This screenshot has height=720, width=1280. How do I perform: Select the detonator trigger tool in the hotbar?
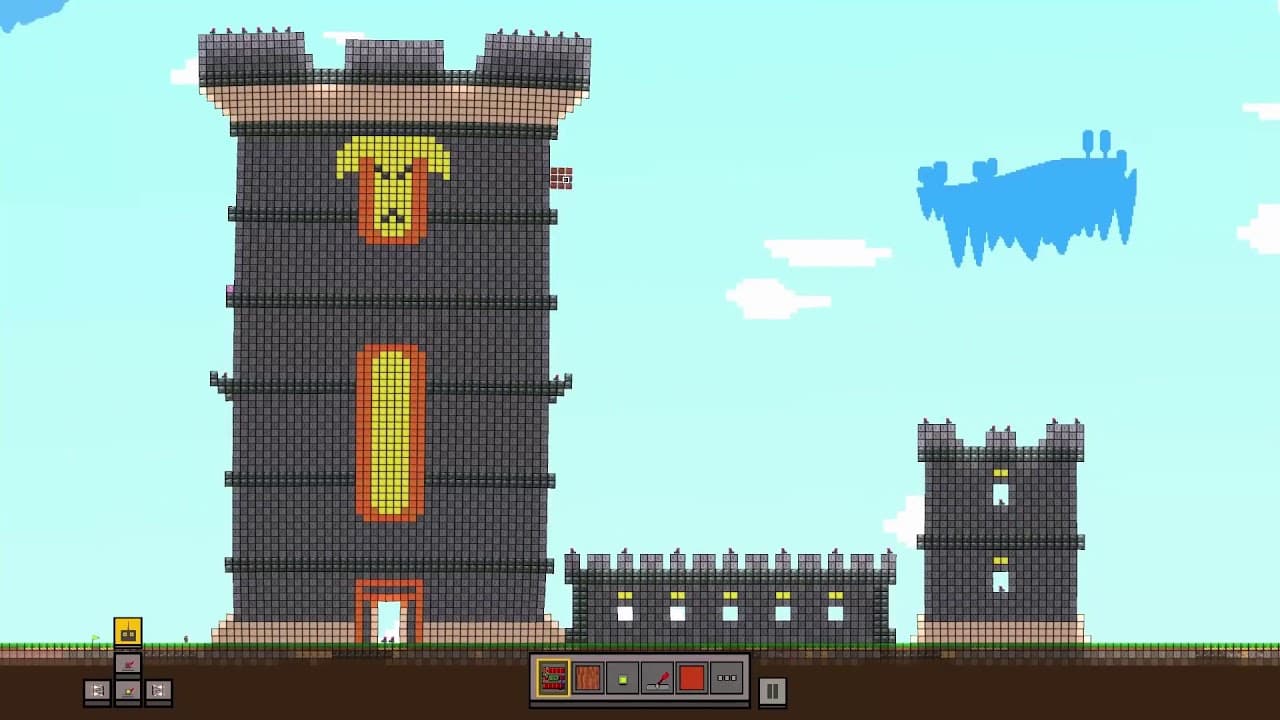click(x=659, y=678)
